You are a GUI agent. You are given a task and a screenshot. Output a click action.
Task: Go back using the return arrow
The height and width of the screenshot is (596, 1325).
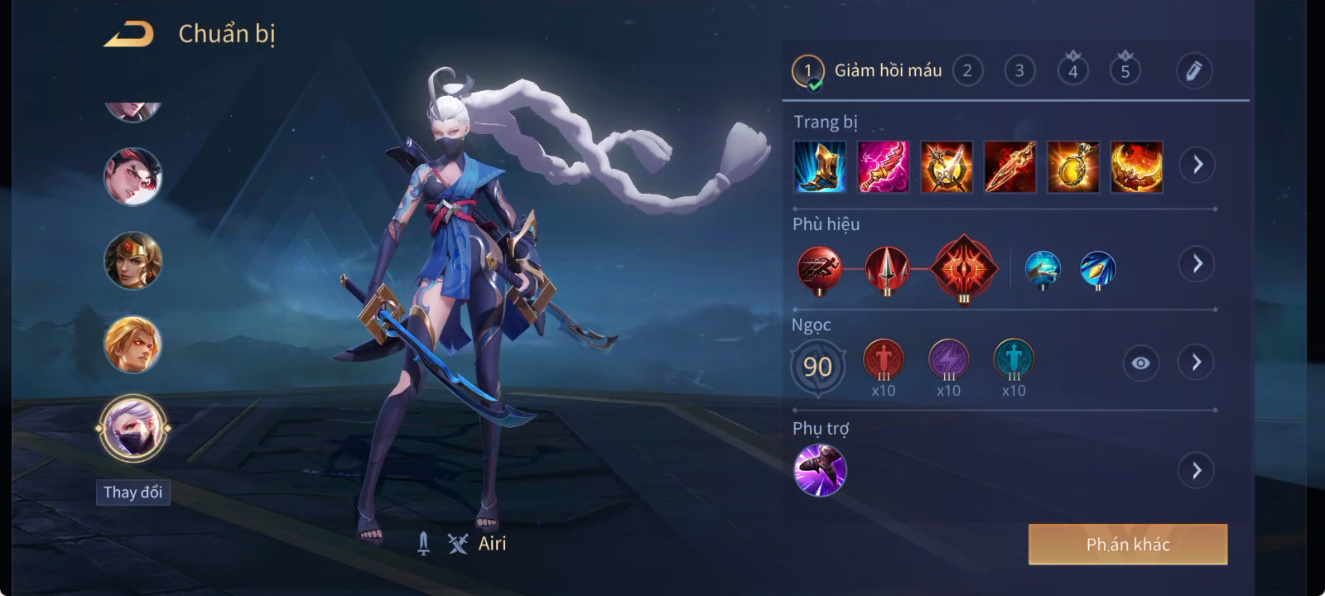pyautogui.click(x=129, y=34)
